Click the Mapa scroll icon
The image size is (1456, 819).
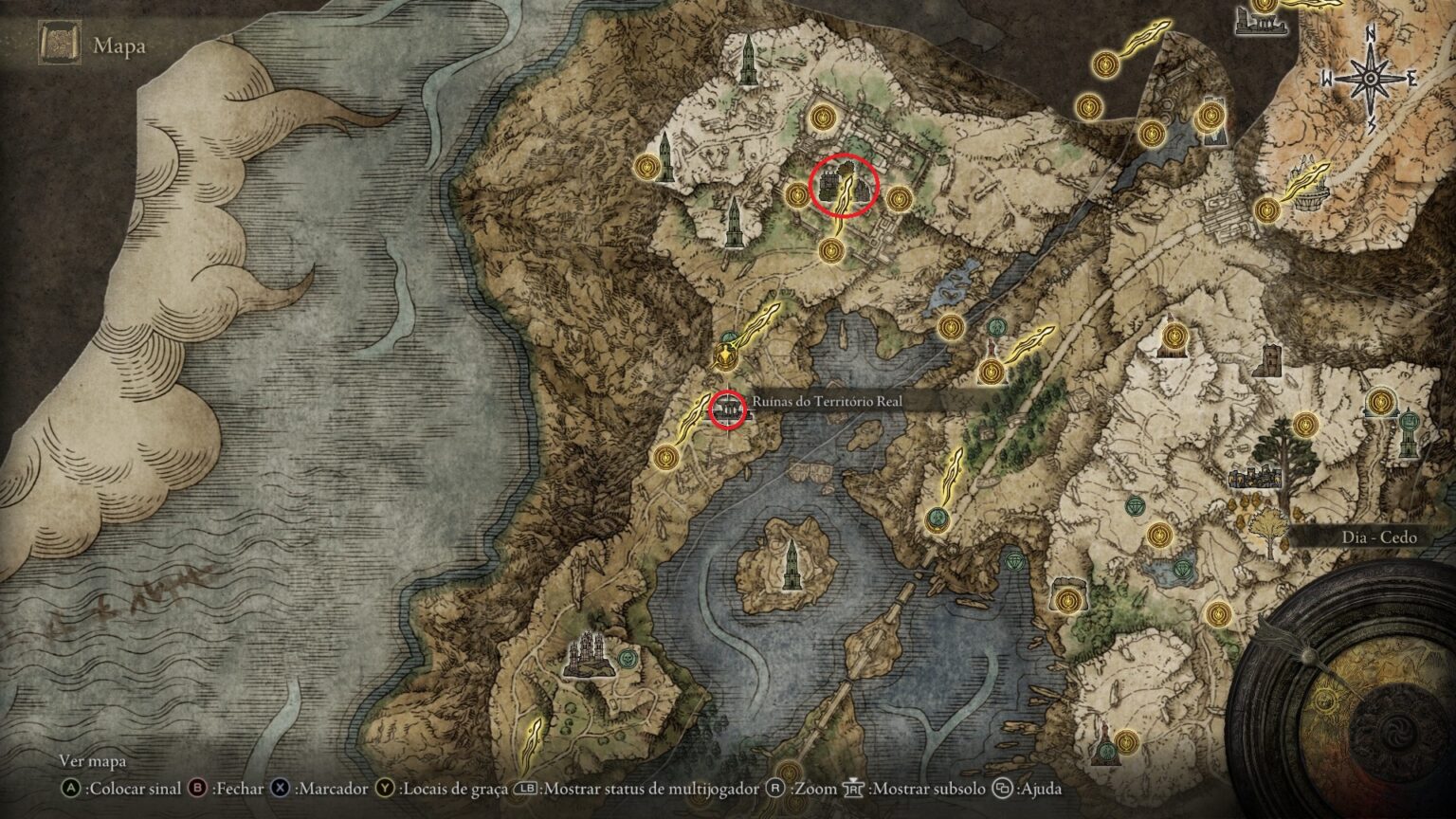(59, 45)
